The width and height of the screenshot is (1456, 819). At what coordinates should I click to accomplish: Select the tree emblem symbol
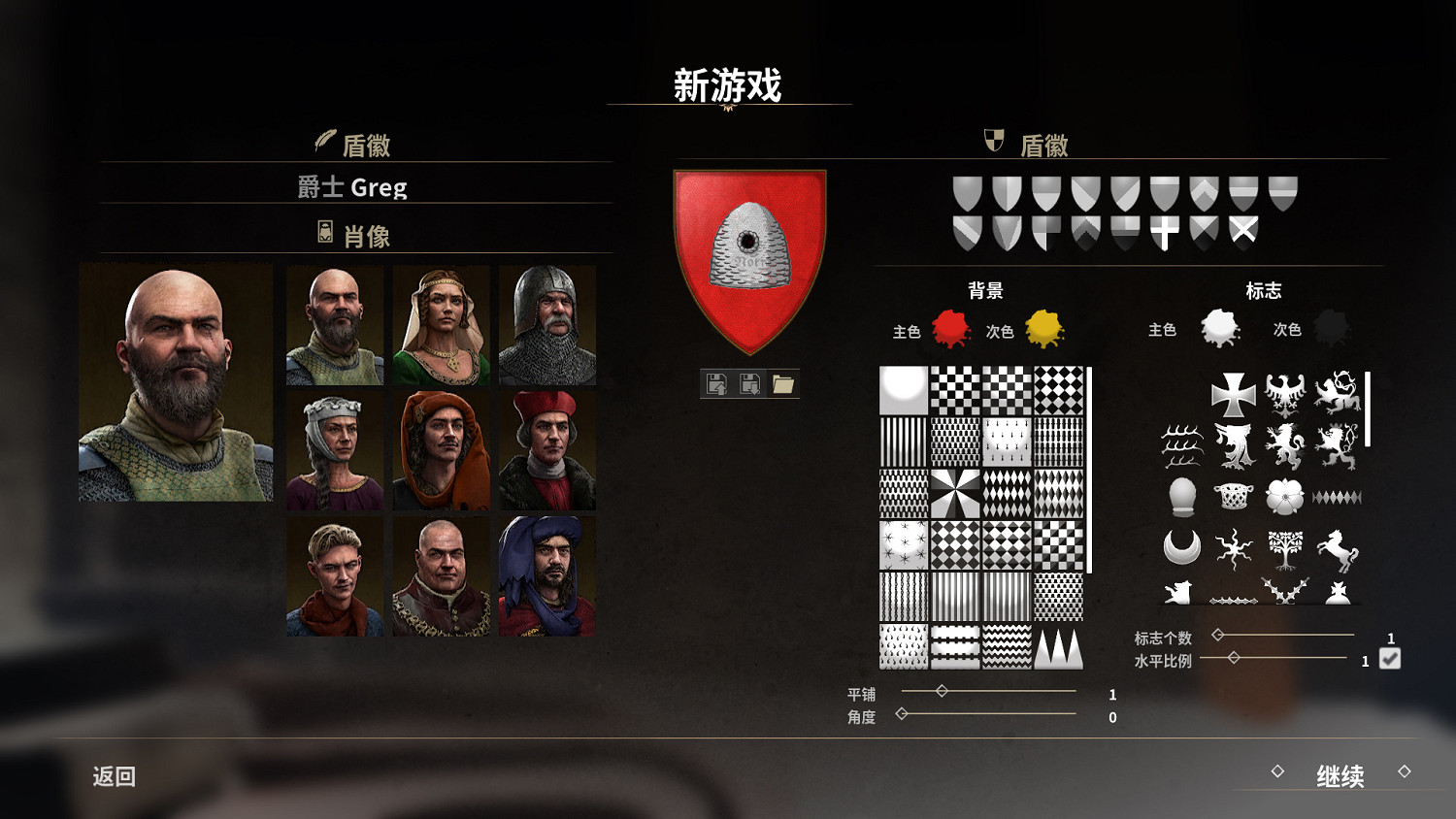click(x=1286, y=548)
